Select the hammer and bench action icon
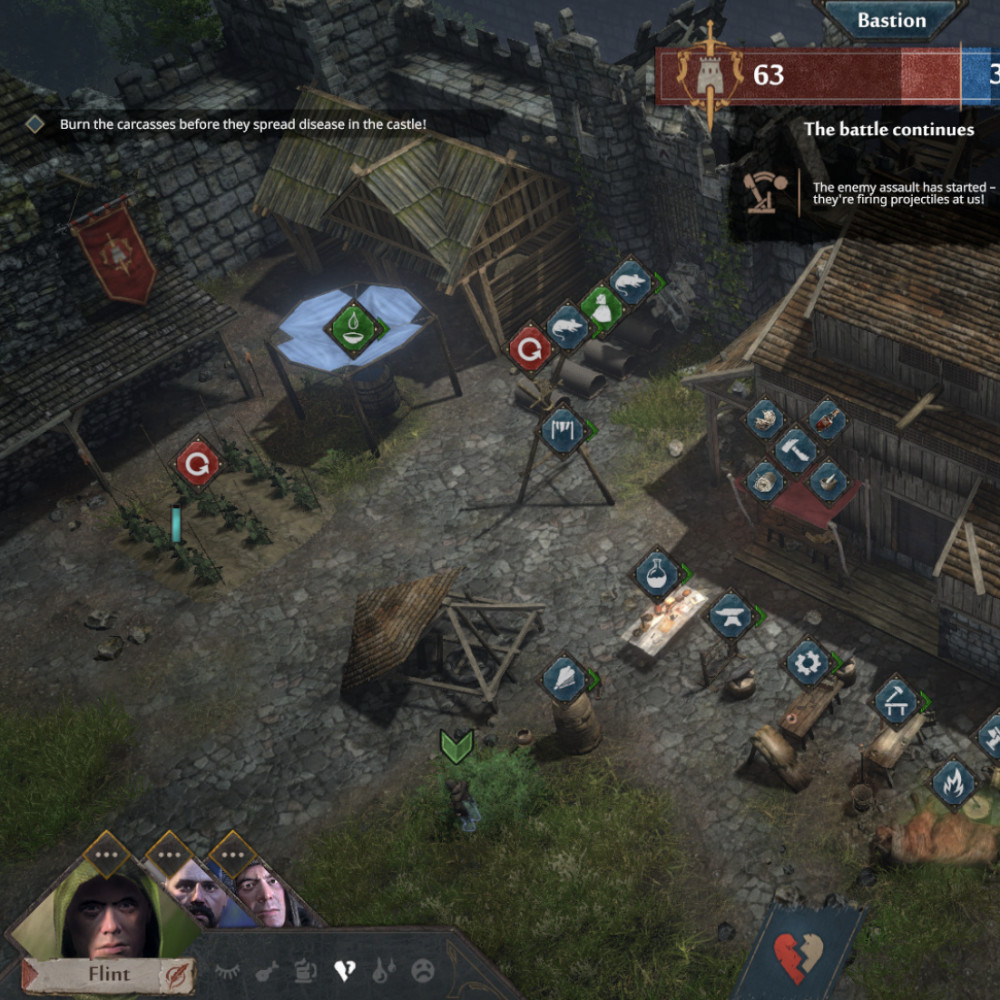The height and width of the screenshot is (1000, 1000). click(x=895, y=700)
